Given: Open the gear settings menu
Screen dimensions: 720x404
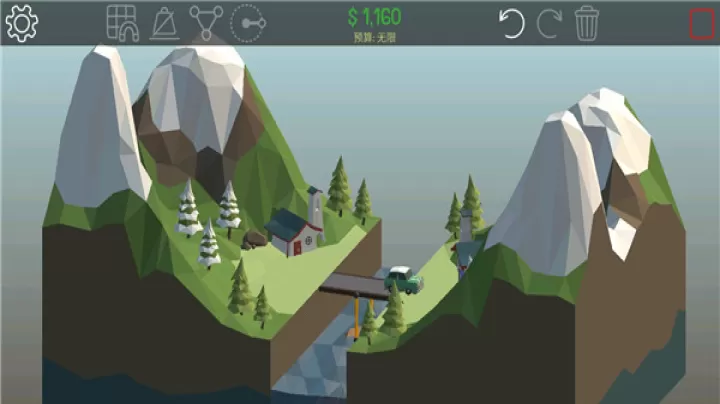Looking at the screenshot, I should [x=21, y=22].
